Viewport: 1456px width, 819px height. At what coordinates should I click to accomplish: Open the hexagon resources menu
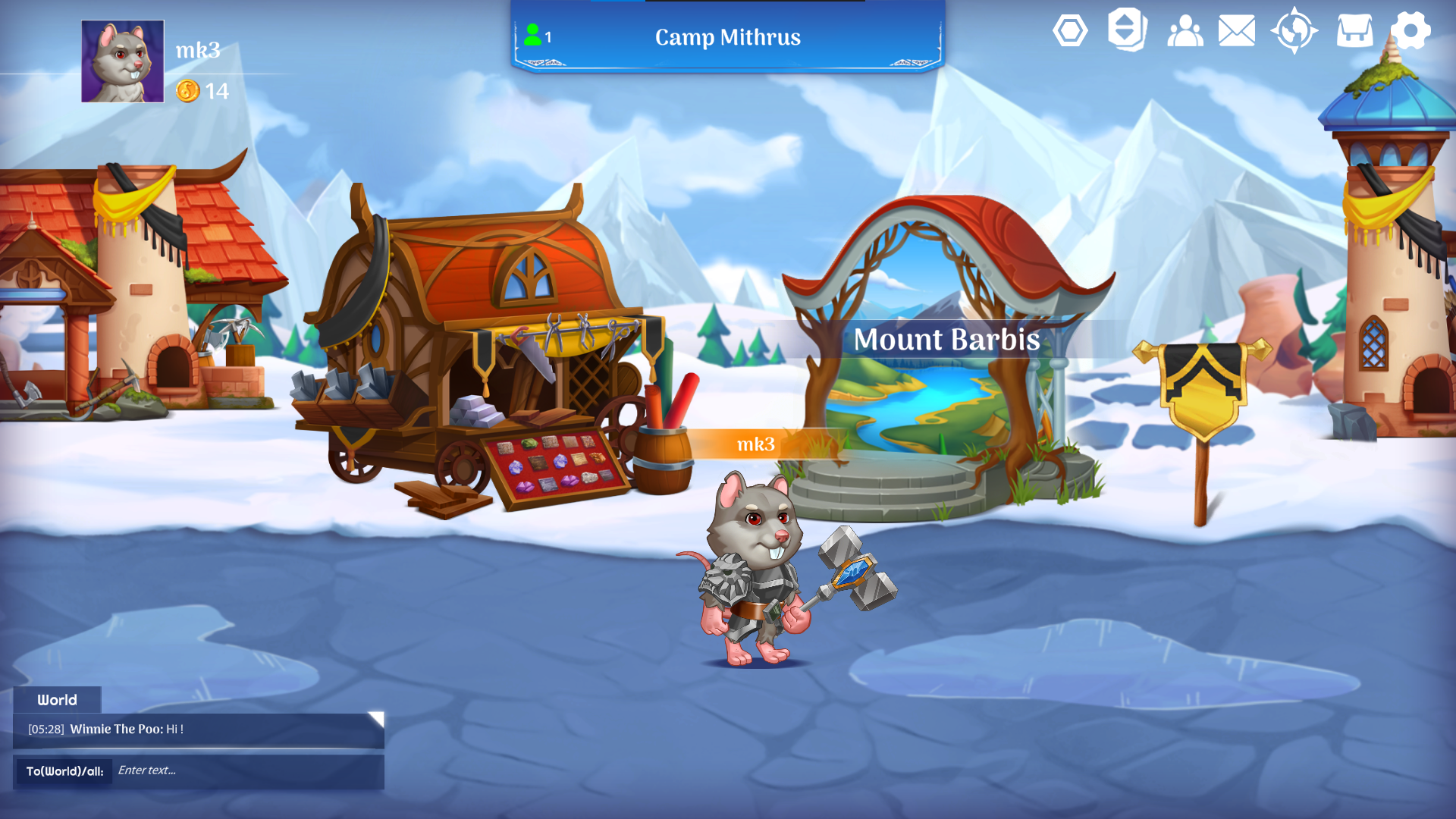(x=1070, y=32)
